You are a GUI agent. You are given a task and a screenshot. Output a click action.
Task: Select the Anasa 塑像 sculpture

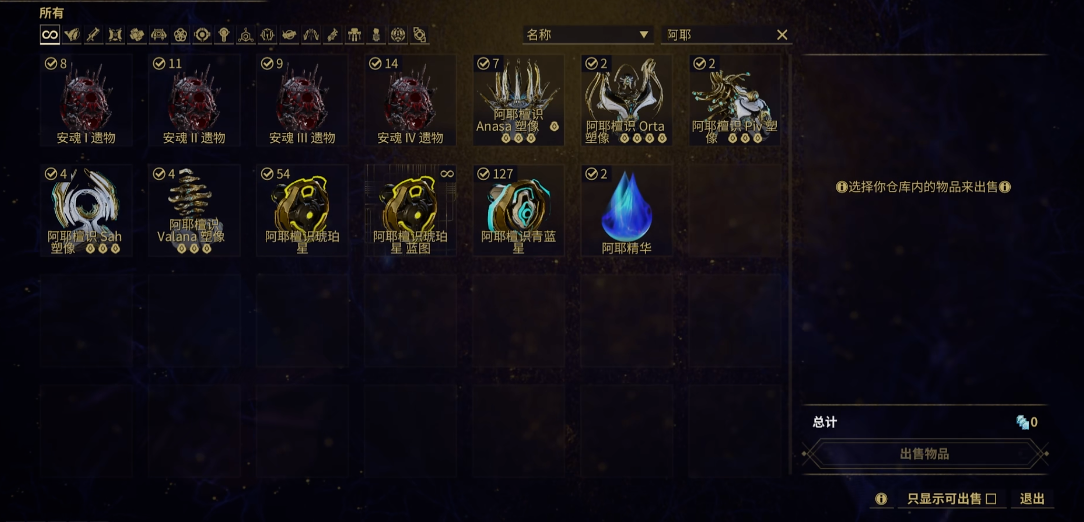pos(518,100)
